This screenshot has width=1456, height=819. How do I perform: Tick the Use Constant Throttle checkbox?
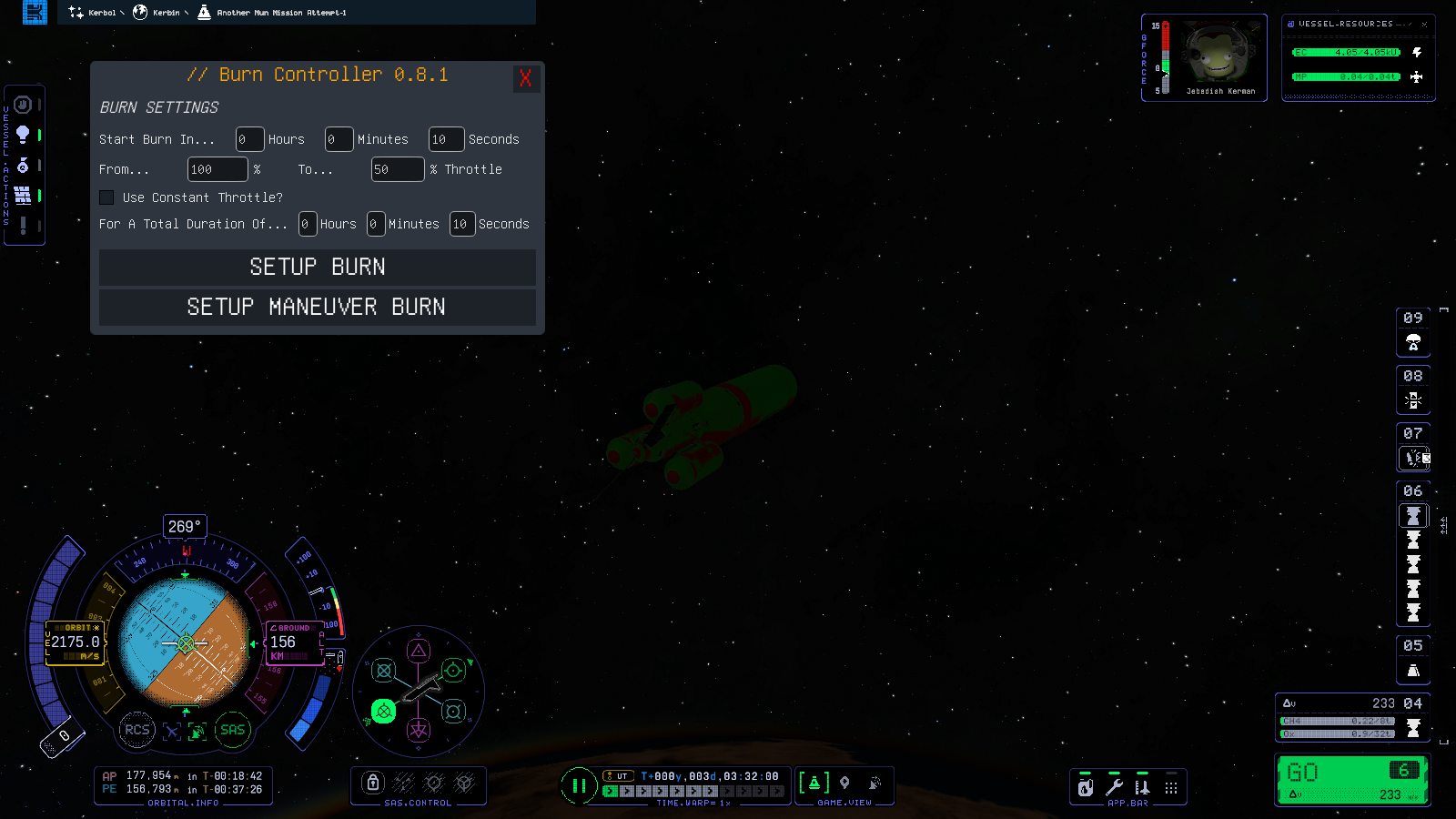pos(106,197)
